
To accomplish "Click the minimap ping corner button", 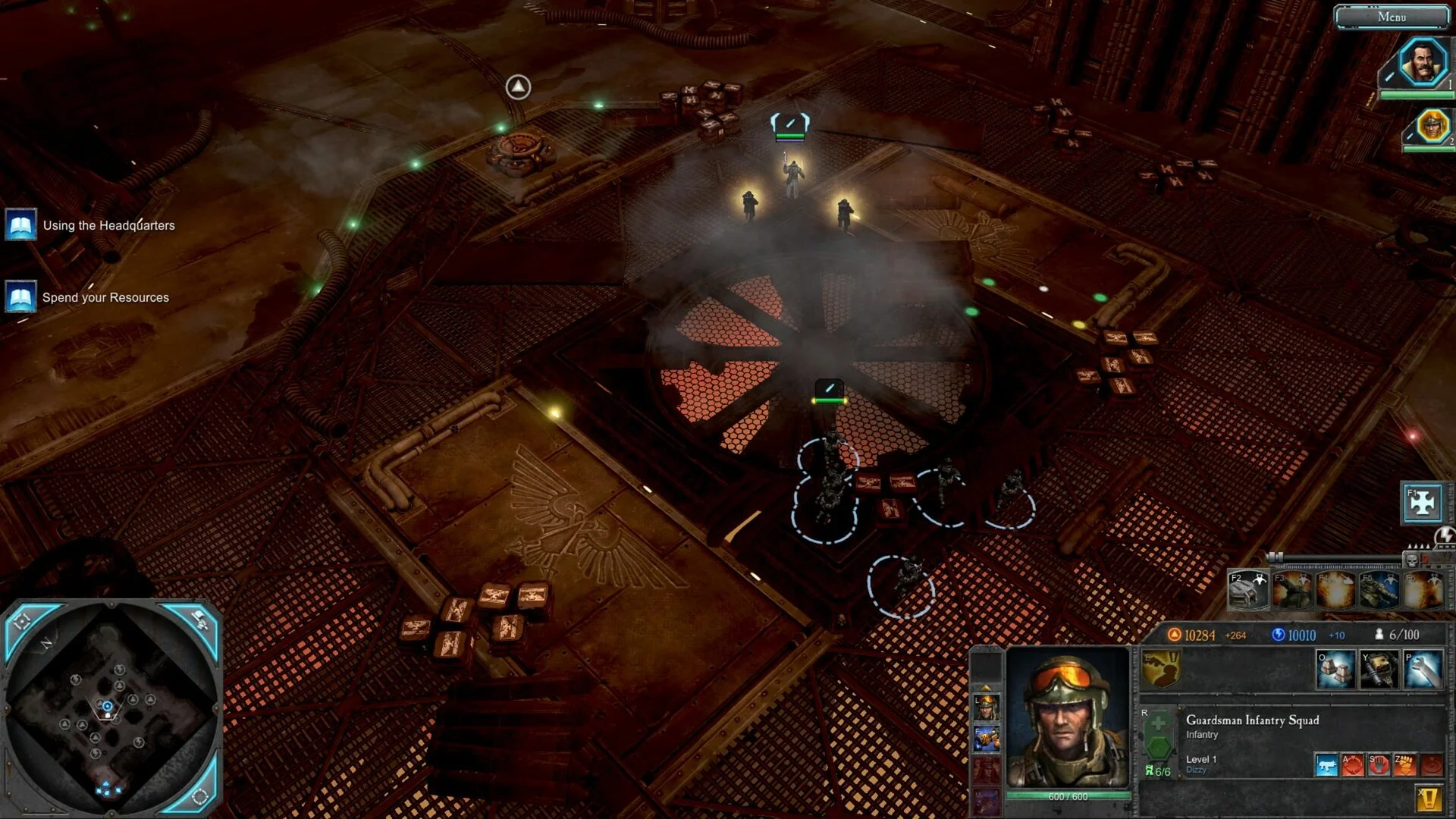I will tap(198, 620).
